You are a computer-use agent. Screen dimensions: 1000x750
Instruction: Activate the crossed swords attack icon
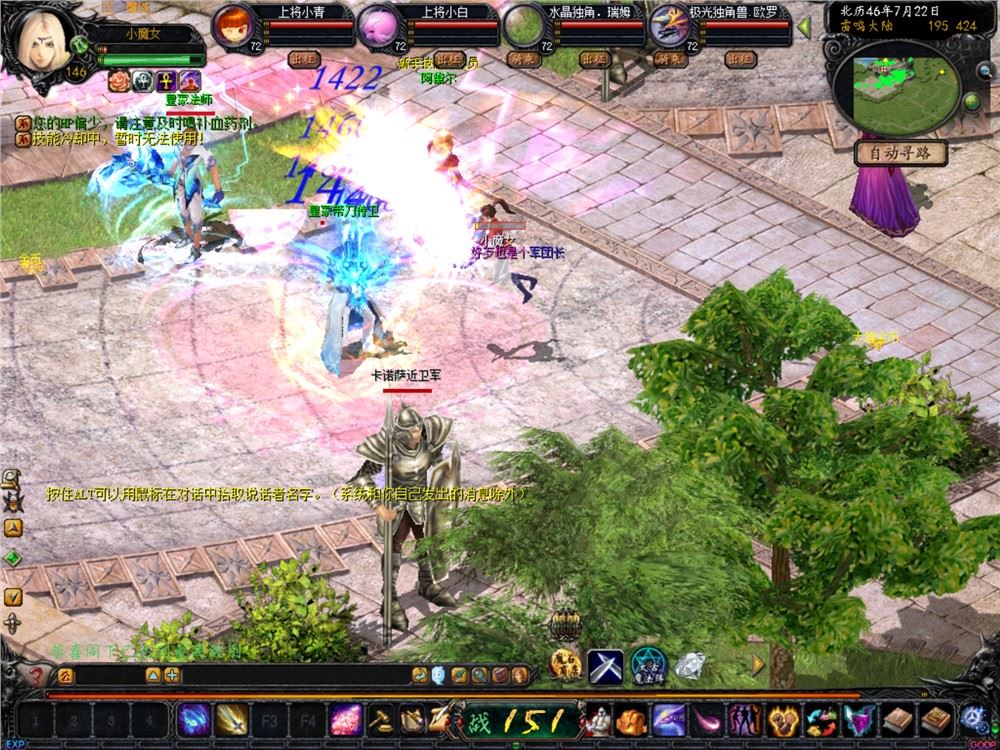pos(605,664)
